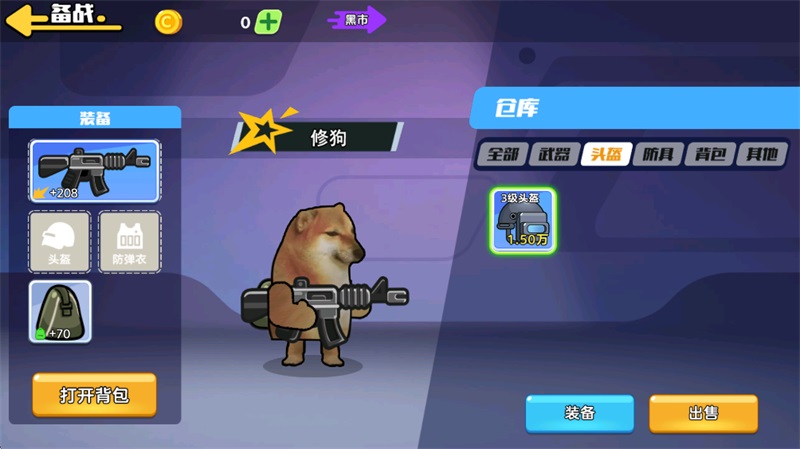
Task: Equip the item with 装备 button
Action: (x=580, y=413)
